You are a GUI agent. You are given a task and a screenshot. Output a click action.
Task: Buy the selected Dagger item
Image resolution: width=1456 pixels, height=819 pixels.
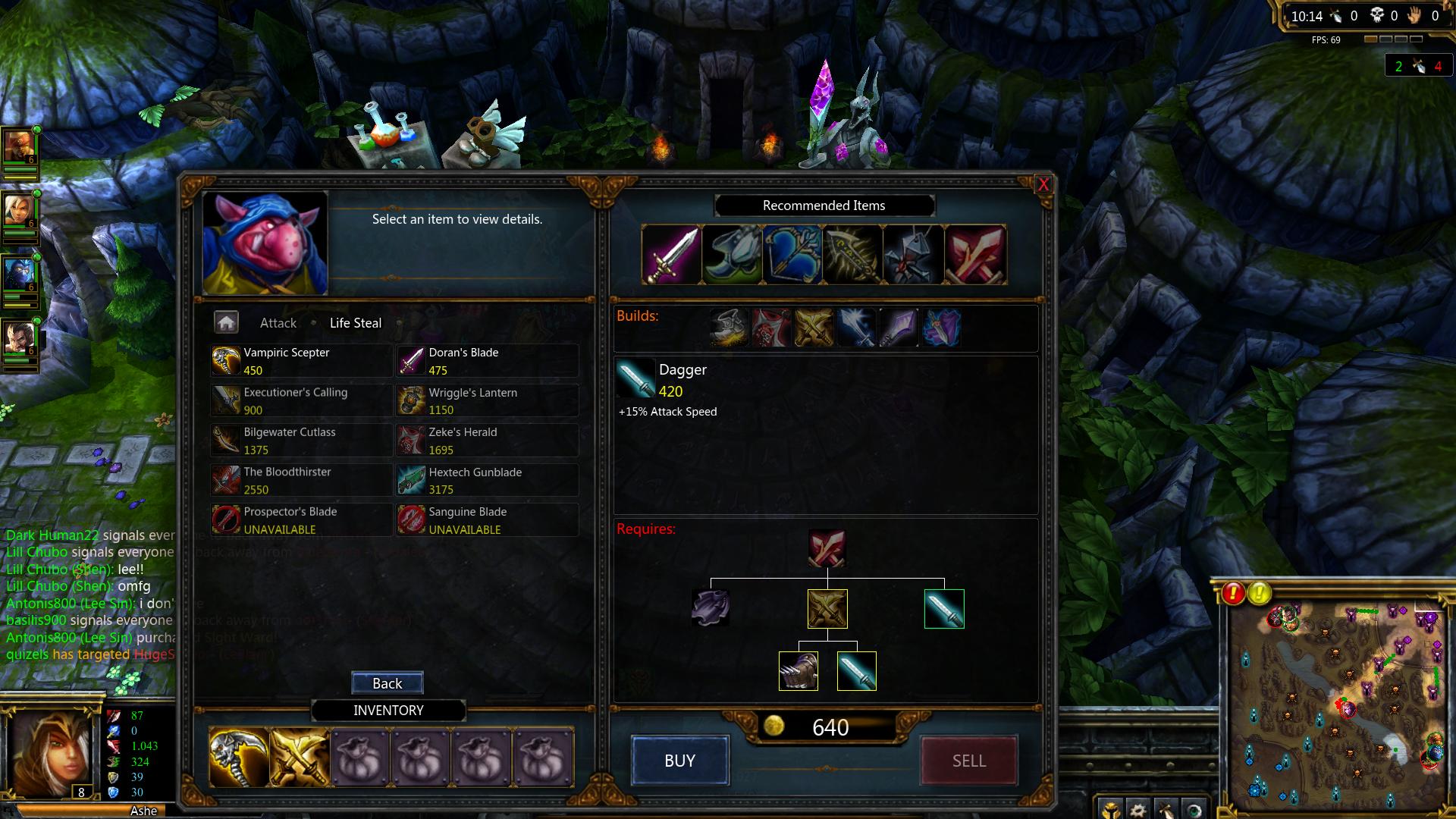679,761
